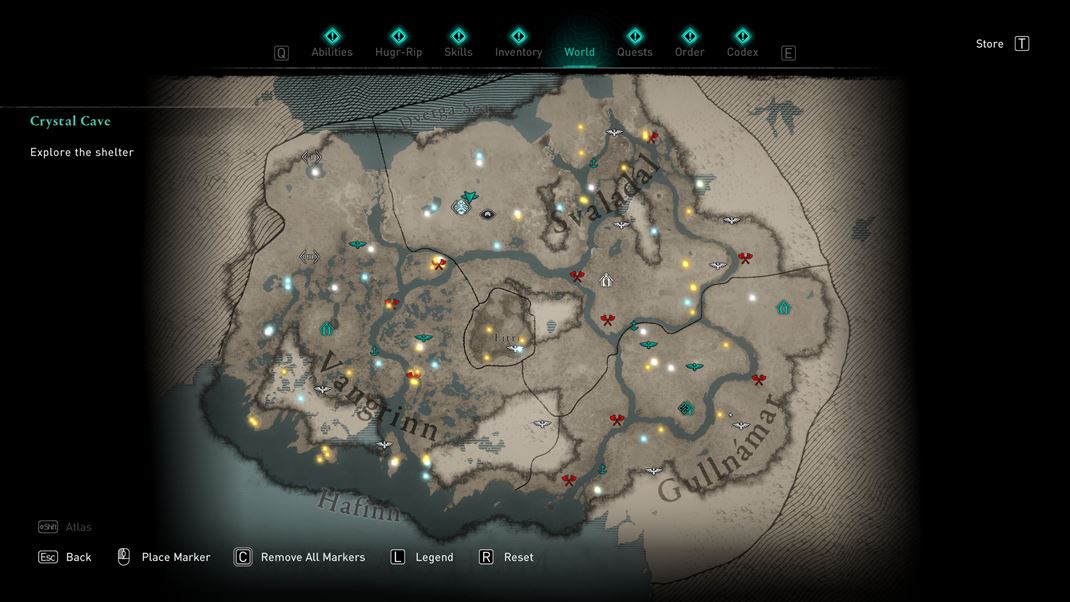Switch to the Abilities tab
This screenshot has height=602, width=1070.
pos(332,43)
